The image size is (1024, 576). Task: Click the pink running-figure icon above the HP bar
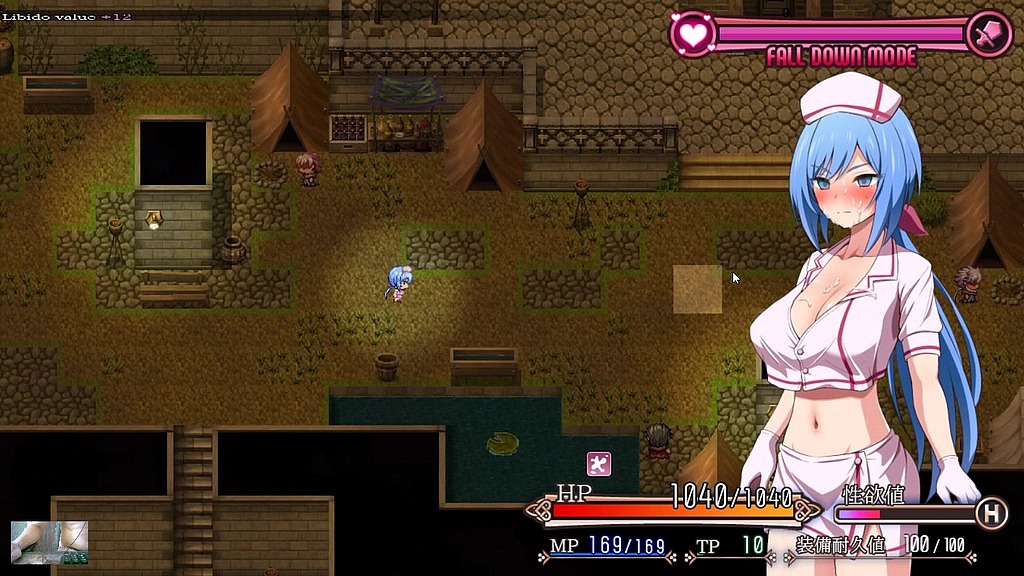point(598,463)
